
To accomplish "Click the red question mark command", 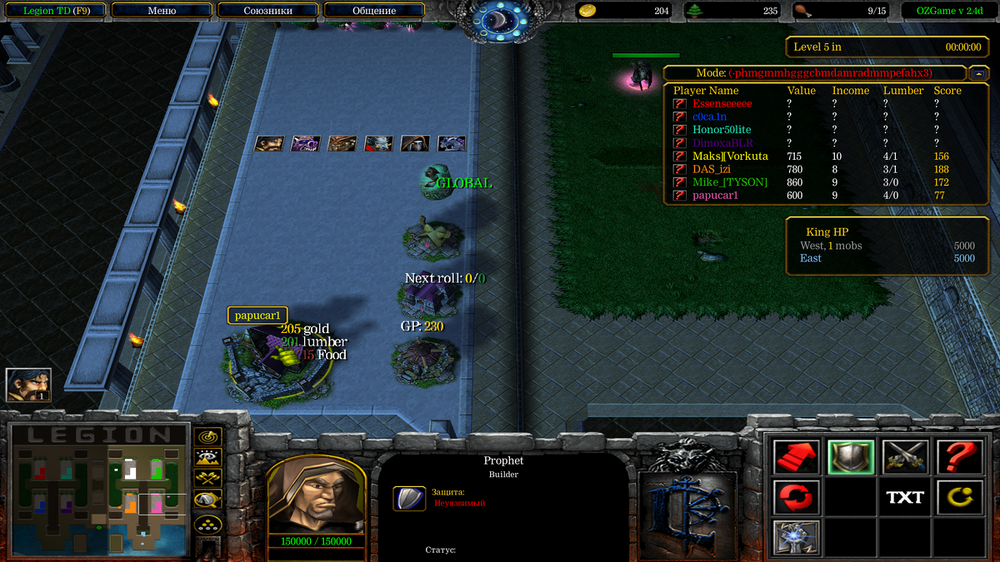I will pos(959,458).
